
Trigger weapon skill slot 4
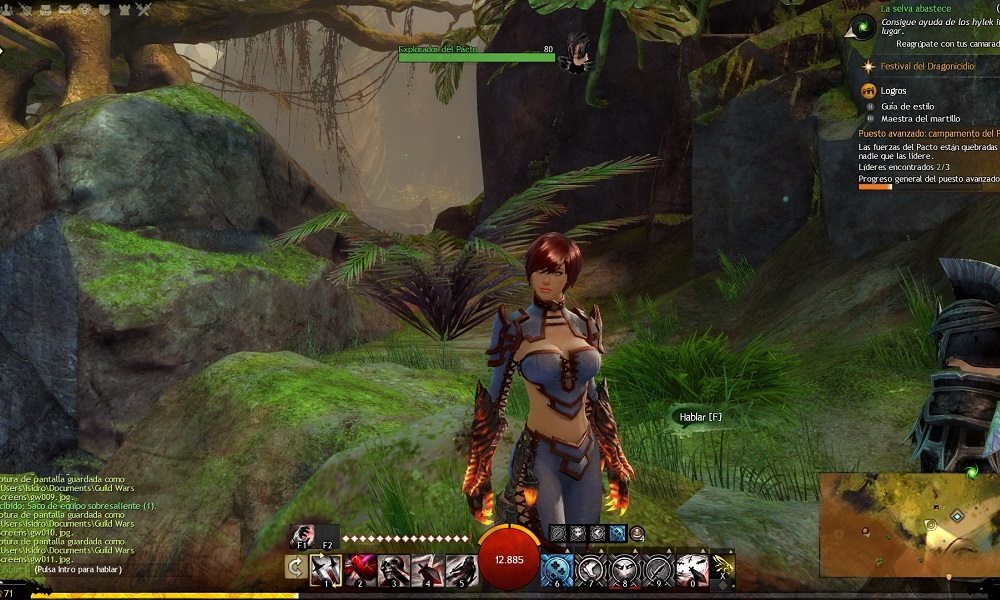426,569
